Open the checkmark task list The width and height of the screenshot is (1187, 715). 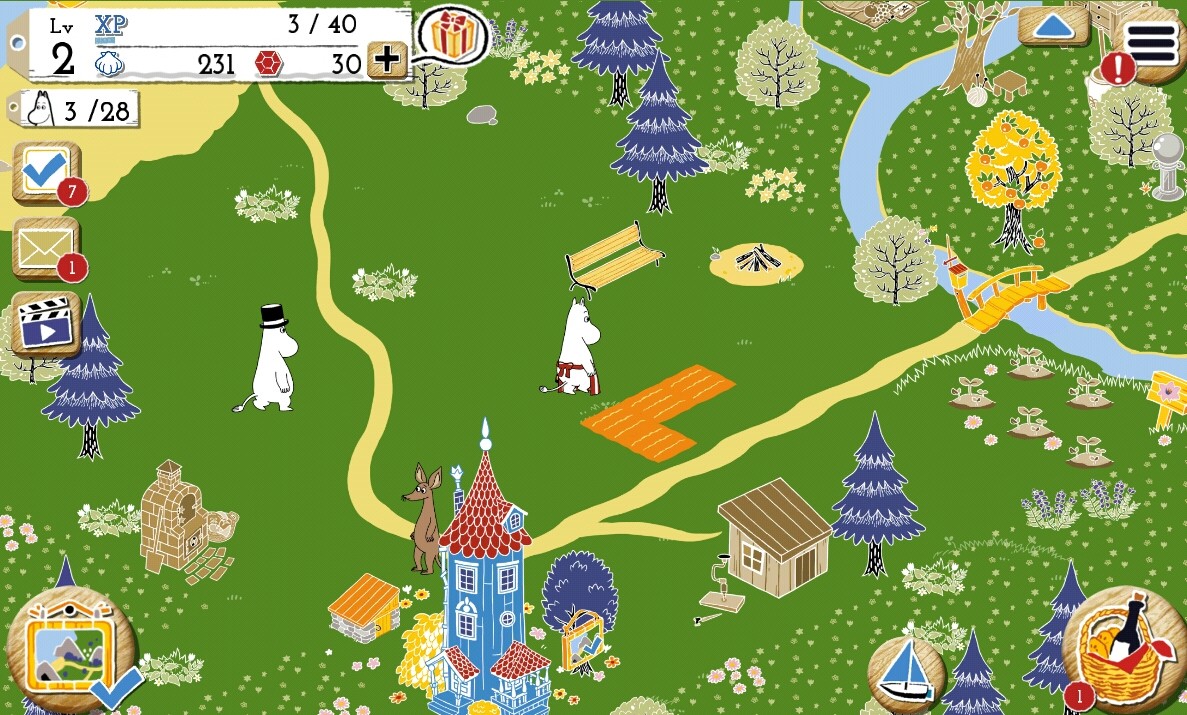(45, 175)
